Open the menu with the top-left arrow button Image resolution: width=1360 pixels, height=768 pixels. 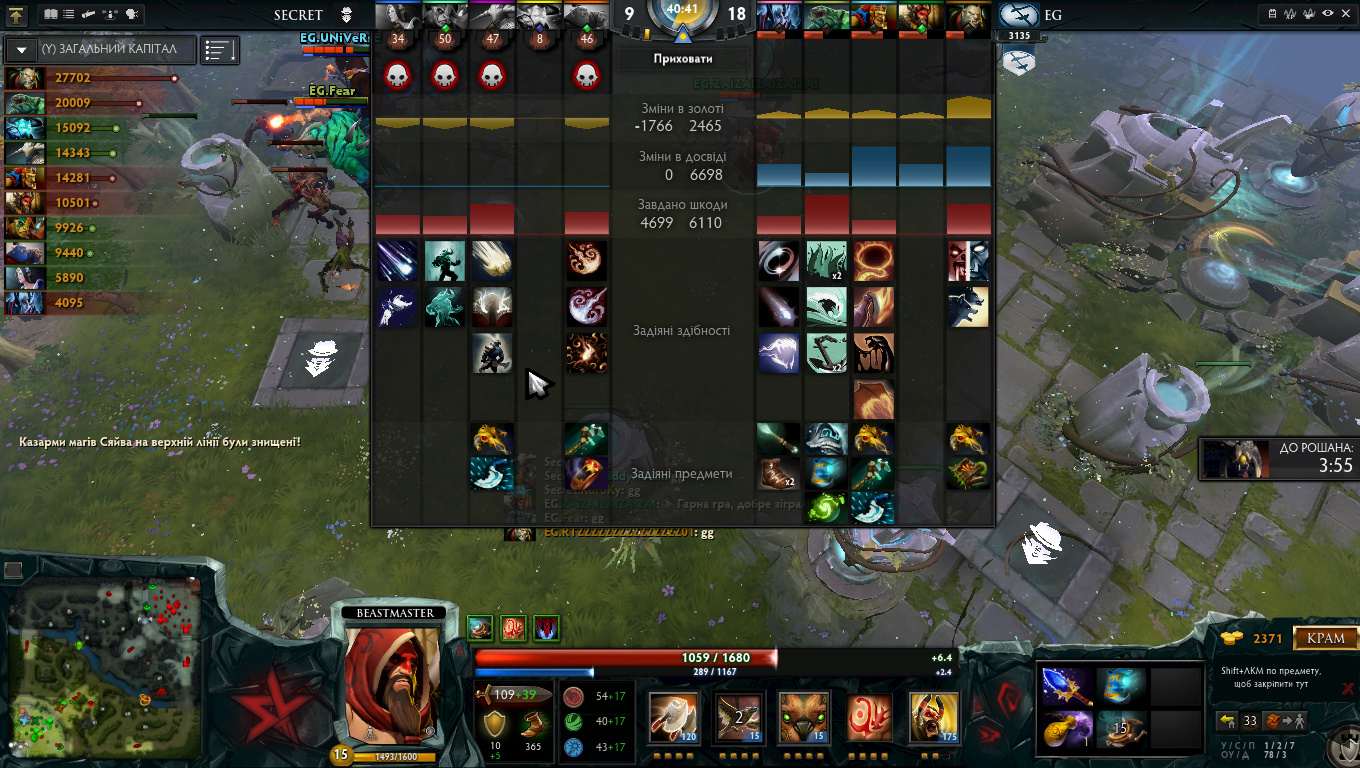pyautogui.click(x=17, y=15)
